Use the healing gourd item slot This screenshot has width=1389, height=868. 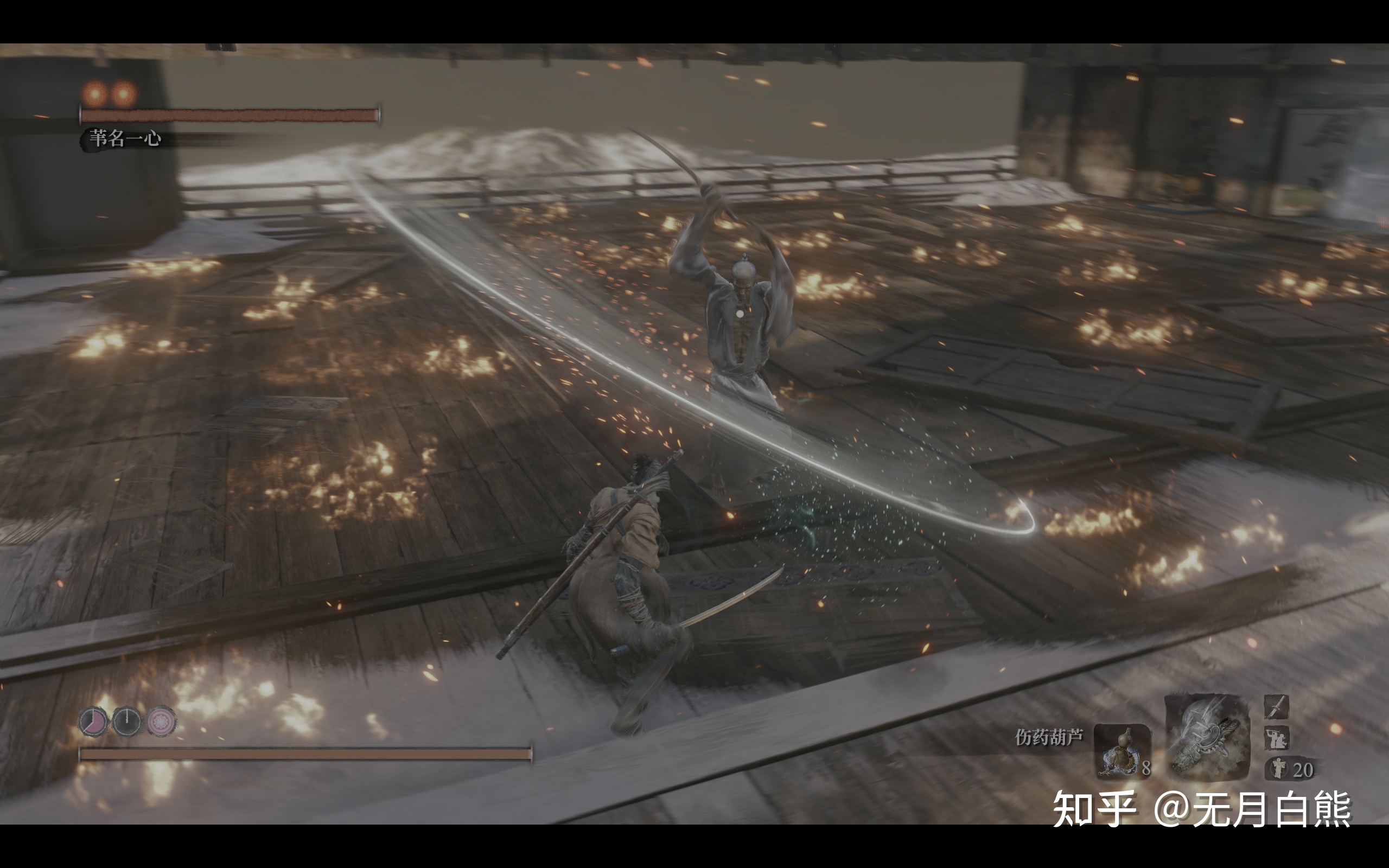[1122, 751]
